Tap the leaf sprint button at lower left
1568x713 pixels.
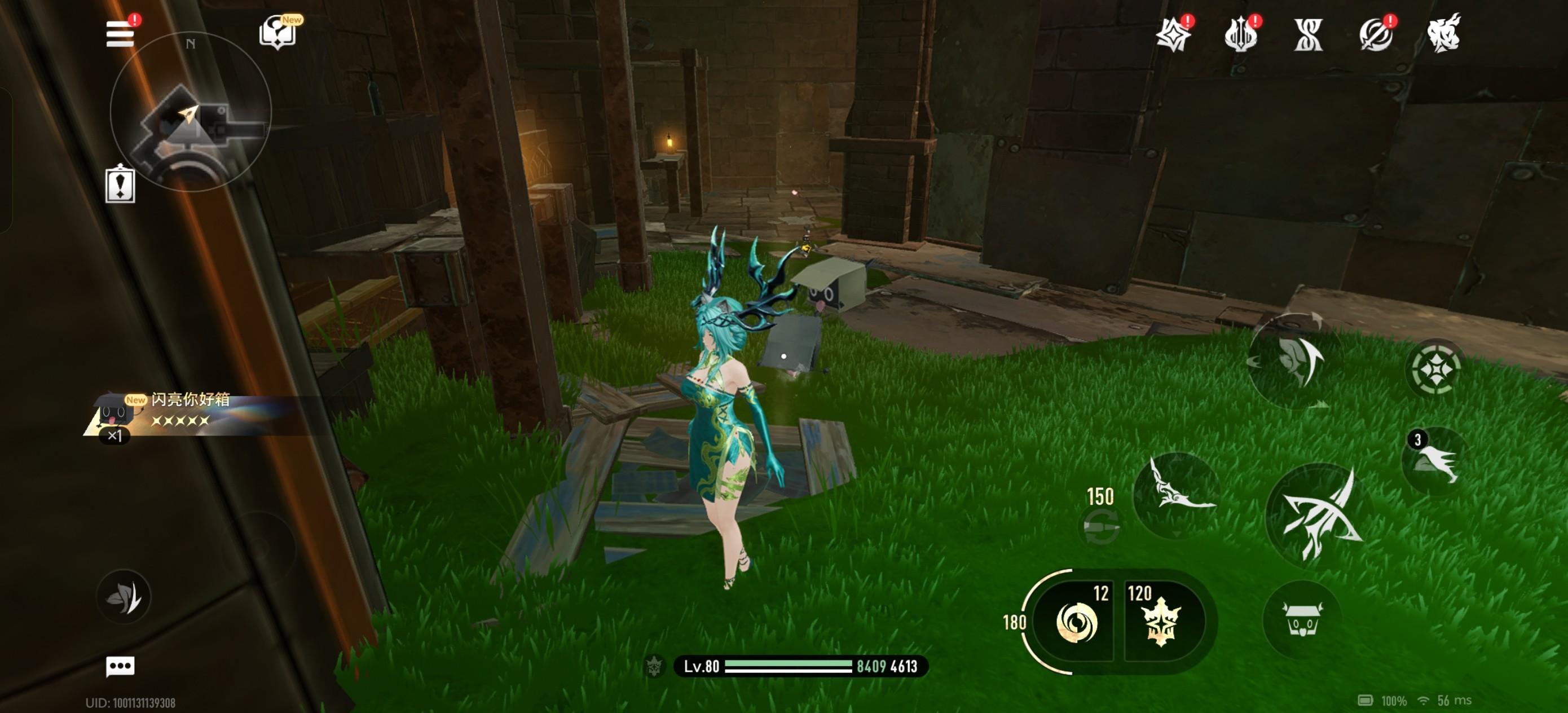124,597
